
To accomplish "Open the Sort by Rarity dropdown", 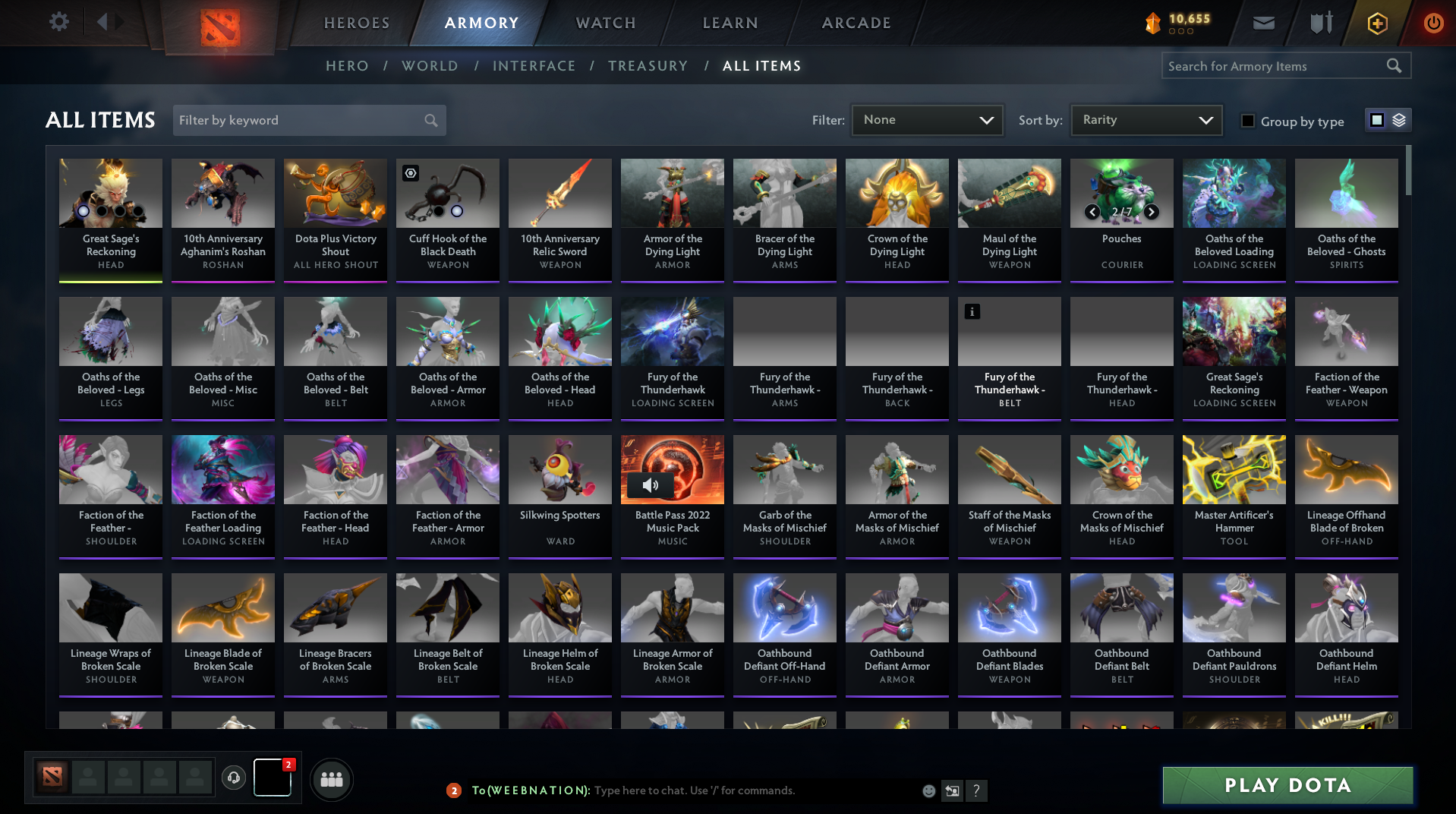I will pyautogui.click(x=1145, y=119).
